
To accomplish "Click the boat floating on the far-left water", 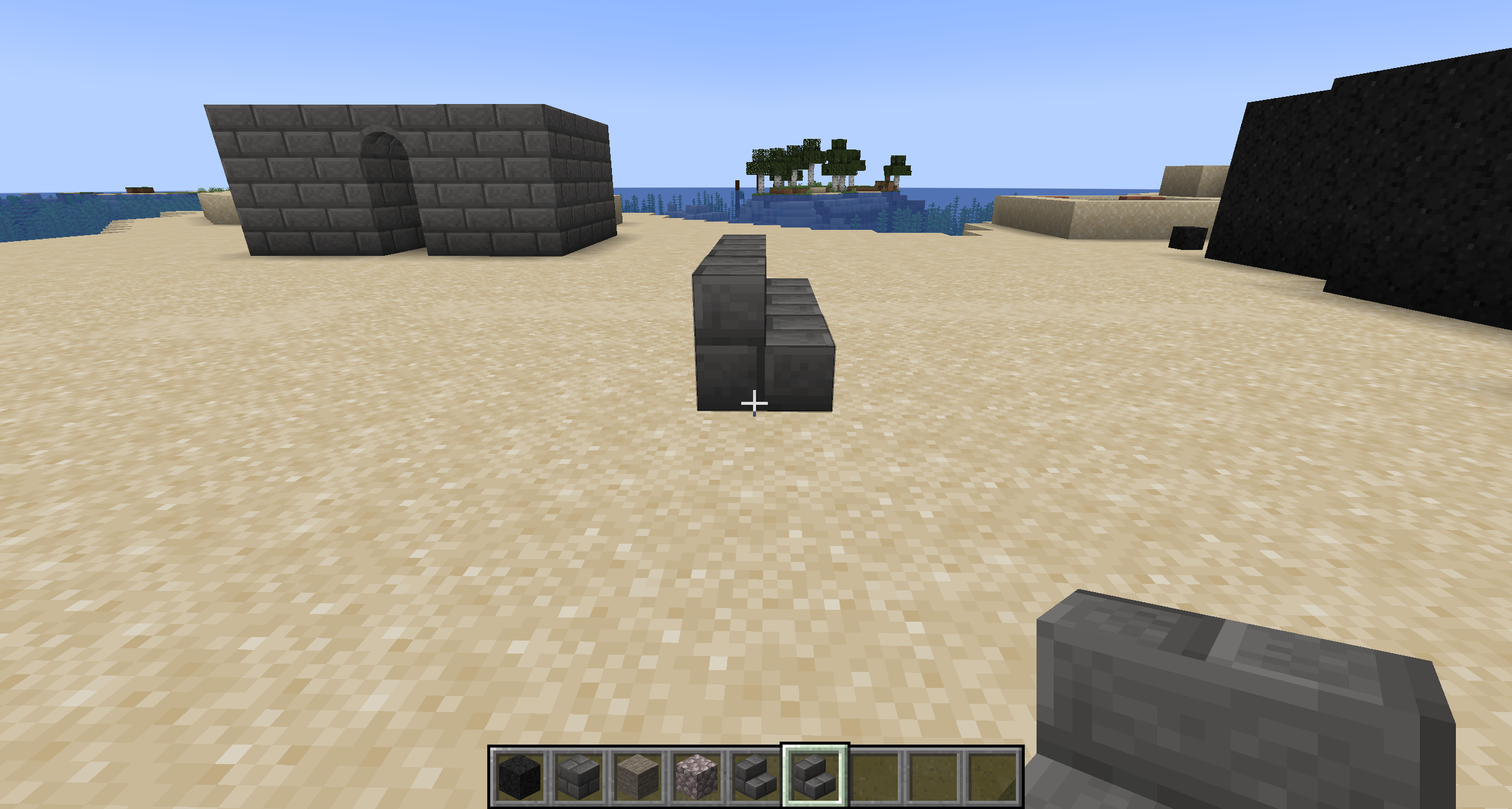I will [139, 190].
